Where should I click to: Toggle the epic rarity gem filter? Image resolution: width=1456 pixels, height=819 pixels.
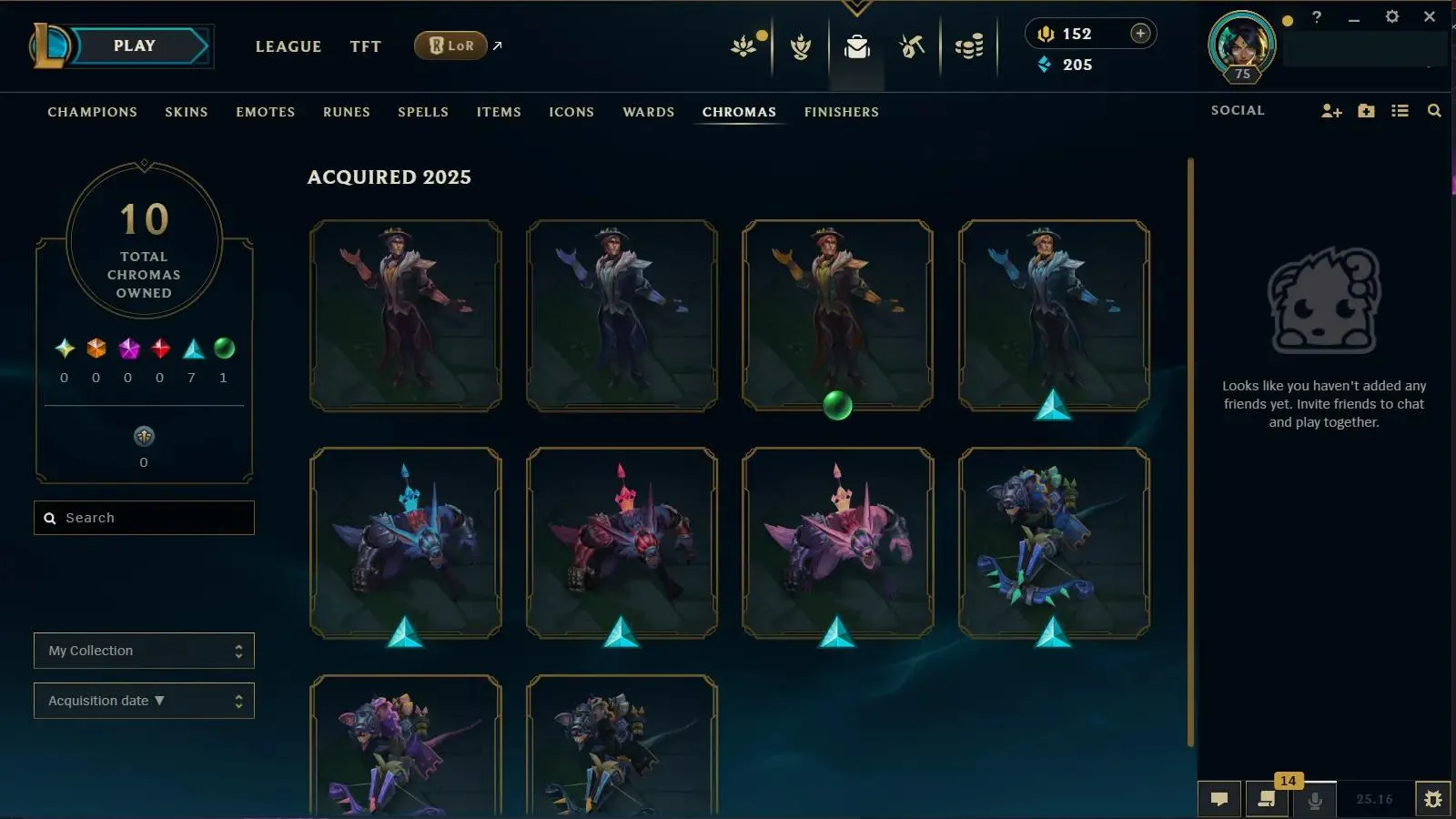tap(127, 347)
